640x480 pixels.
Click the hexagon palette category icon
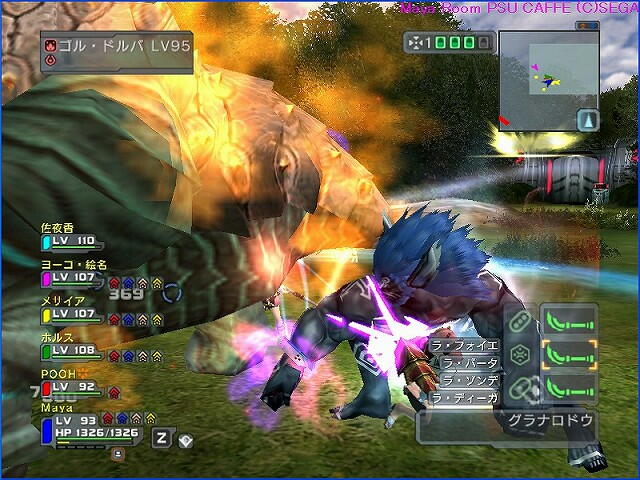coord(520,354)
